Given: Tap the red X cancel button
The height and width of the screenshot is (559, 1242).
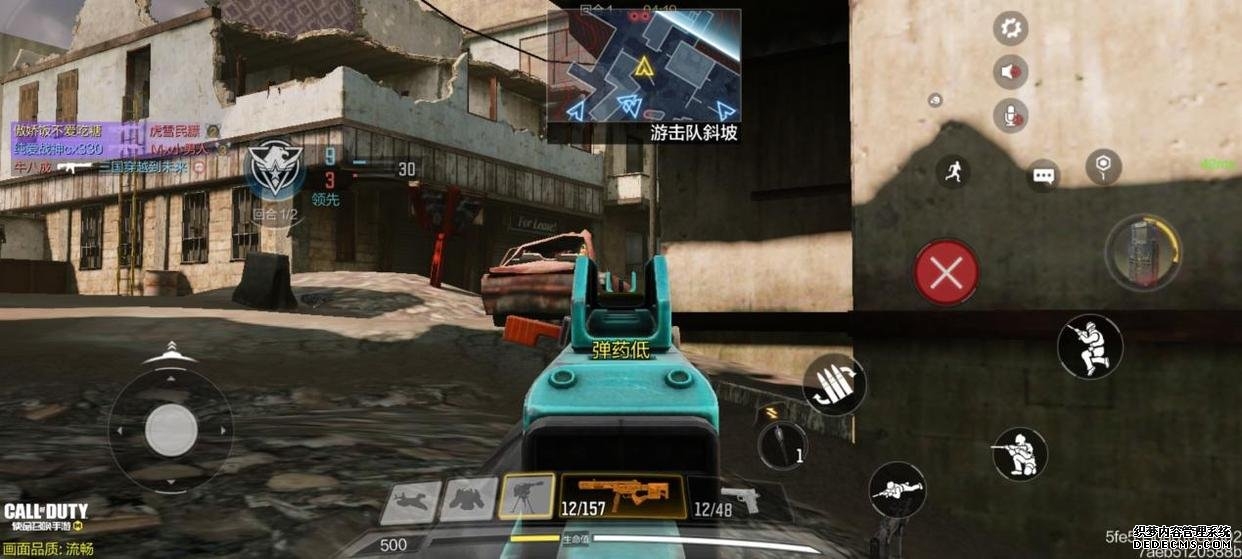Looking at the screenshot, I should pyautogui.click(x=946, y=272).
